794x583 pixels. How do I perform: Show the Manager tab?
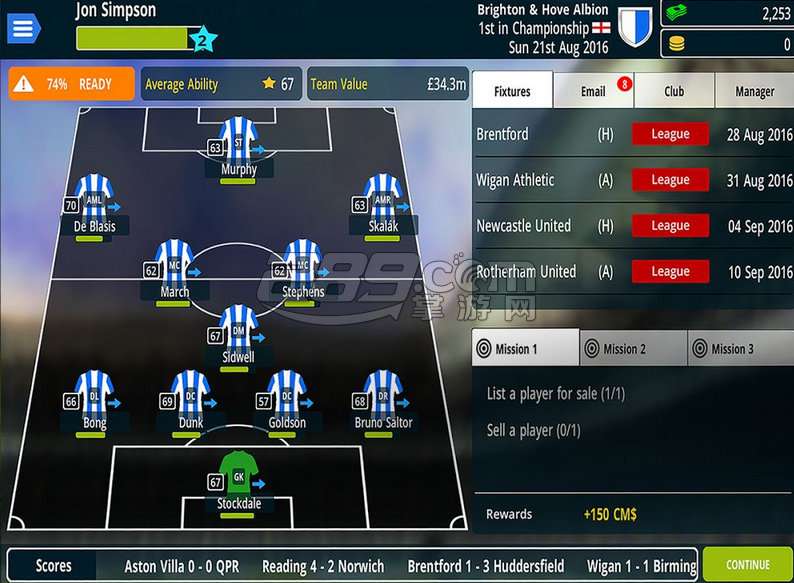pos(754,91)
